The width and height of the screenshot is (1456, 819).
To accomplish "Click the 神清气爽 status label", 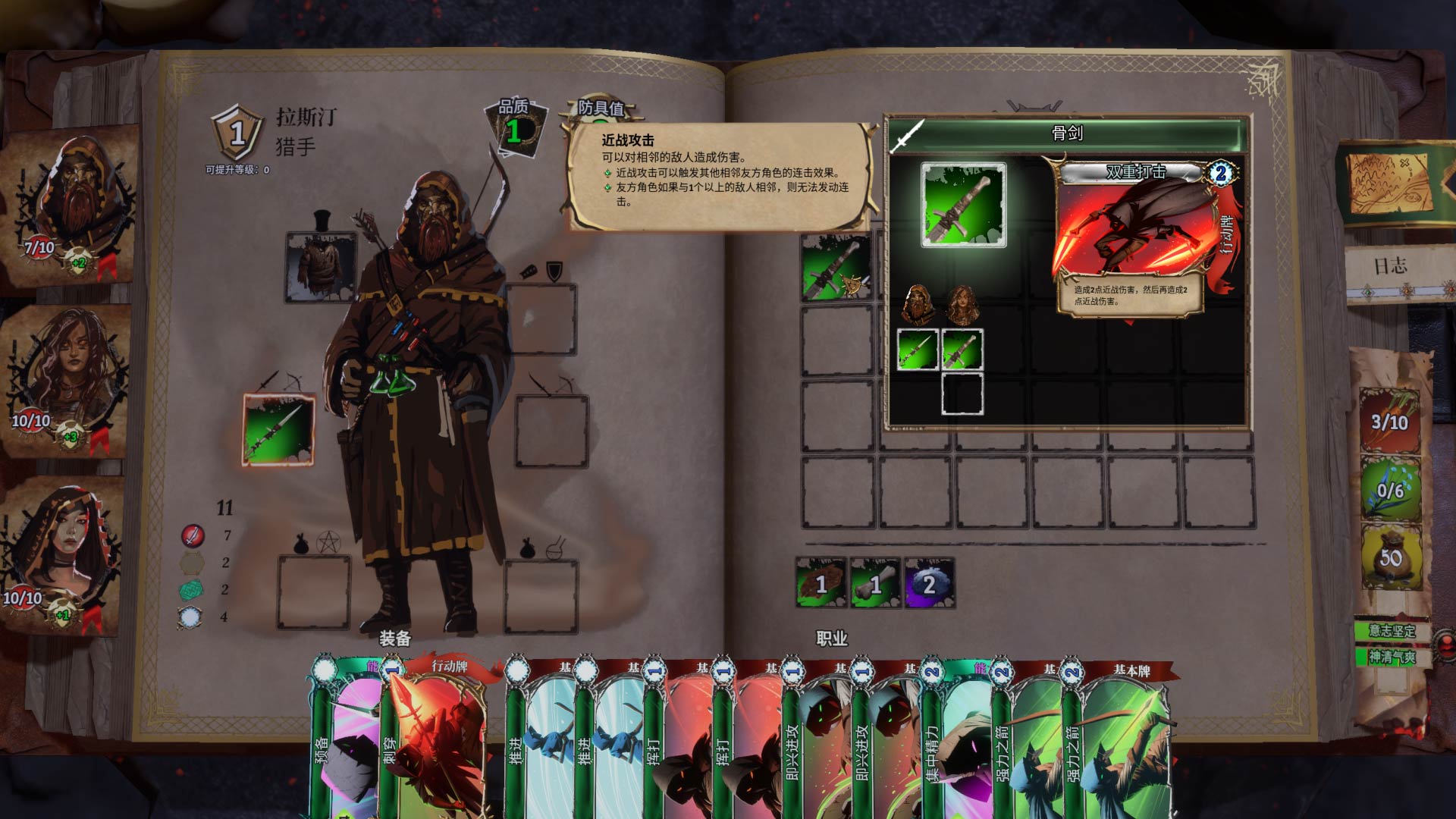I will point(1392,657).
